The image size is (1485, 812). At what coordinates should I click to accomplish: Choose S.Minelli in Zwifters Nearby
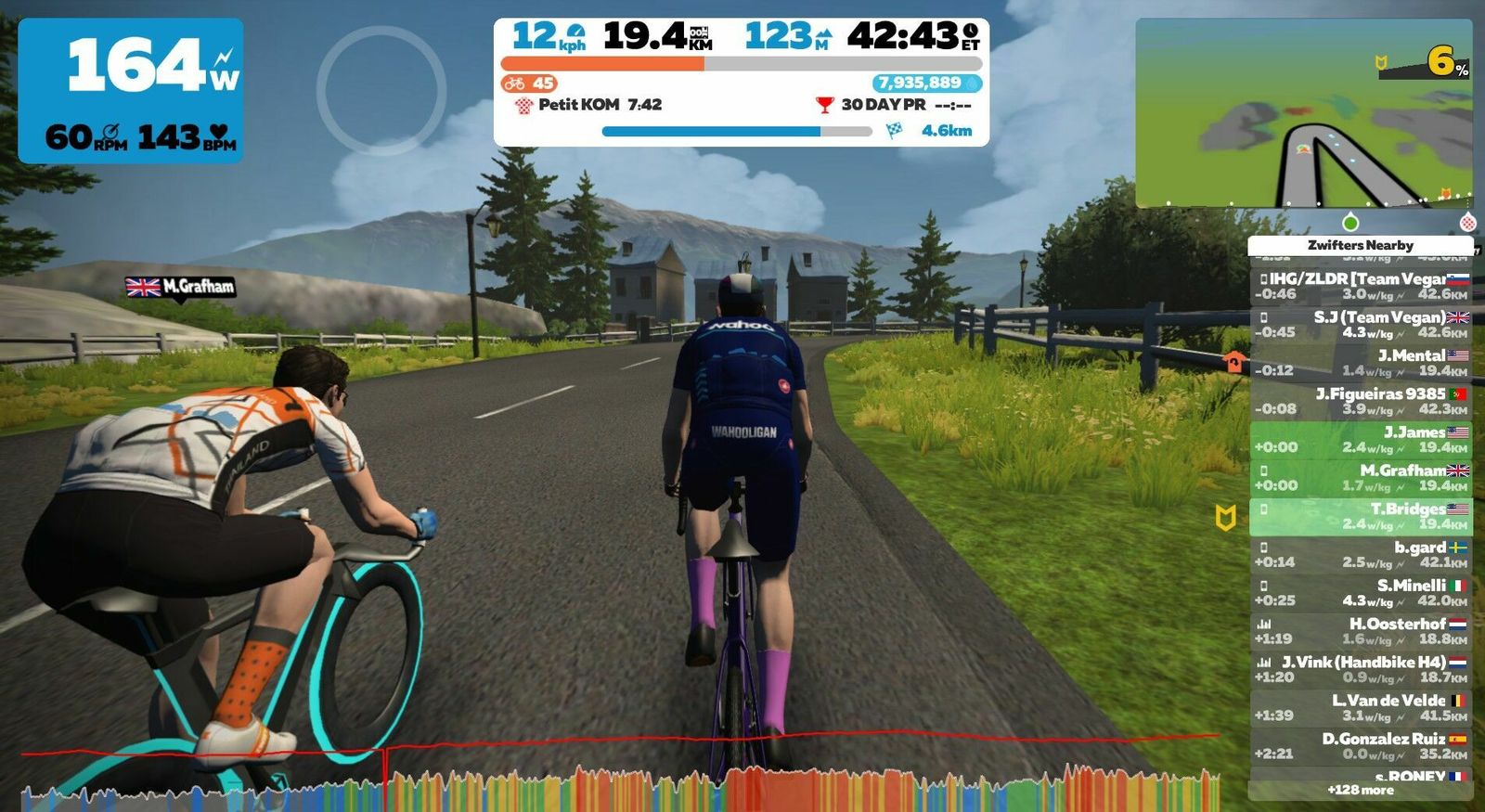click(x=1361, y=592)
